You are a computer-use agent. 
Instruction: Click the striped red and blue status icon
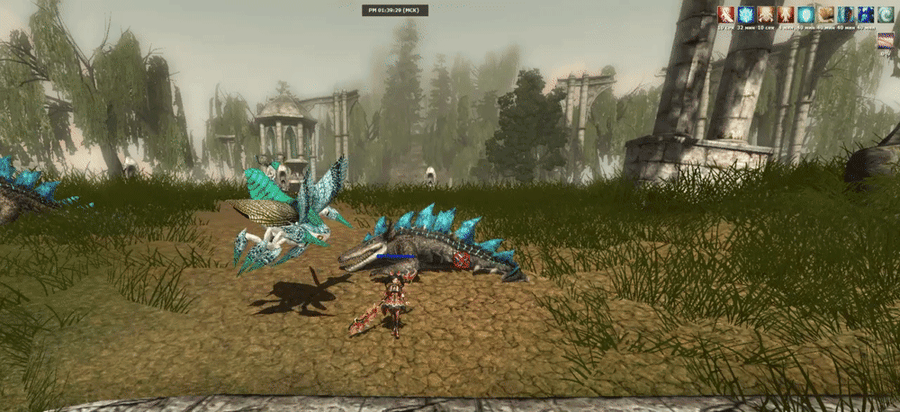coord(886,41)
